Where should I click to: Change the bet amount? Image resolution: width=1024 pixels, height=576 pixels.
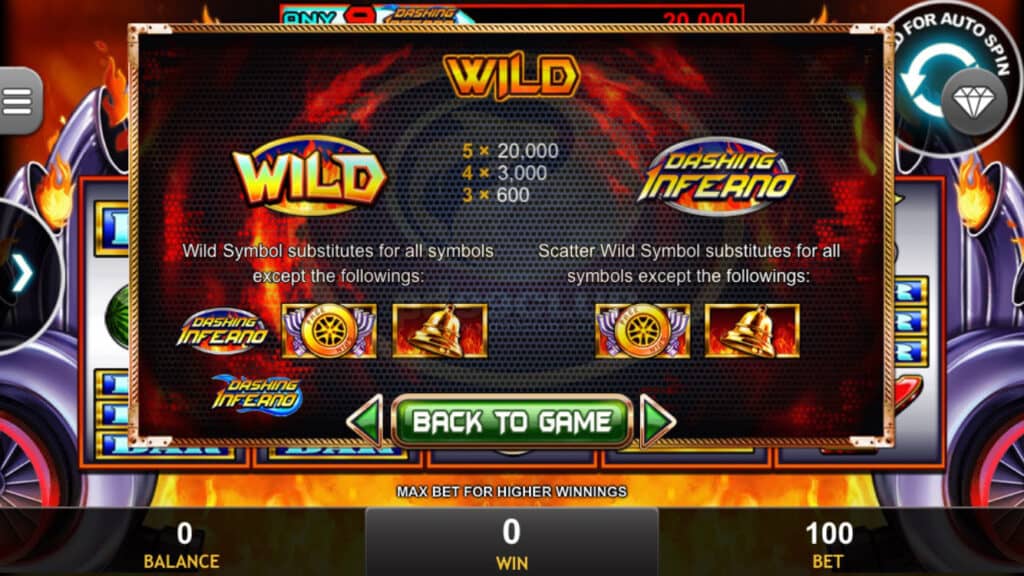tap(828, 542)
